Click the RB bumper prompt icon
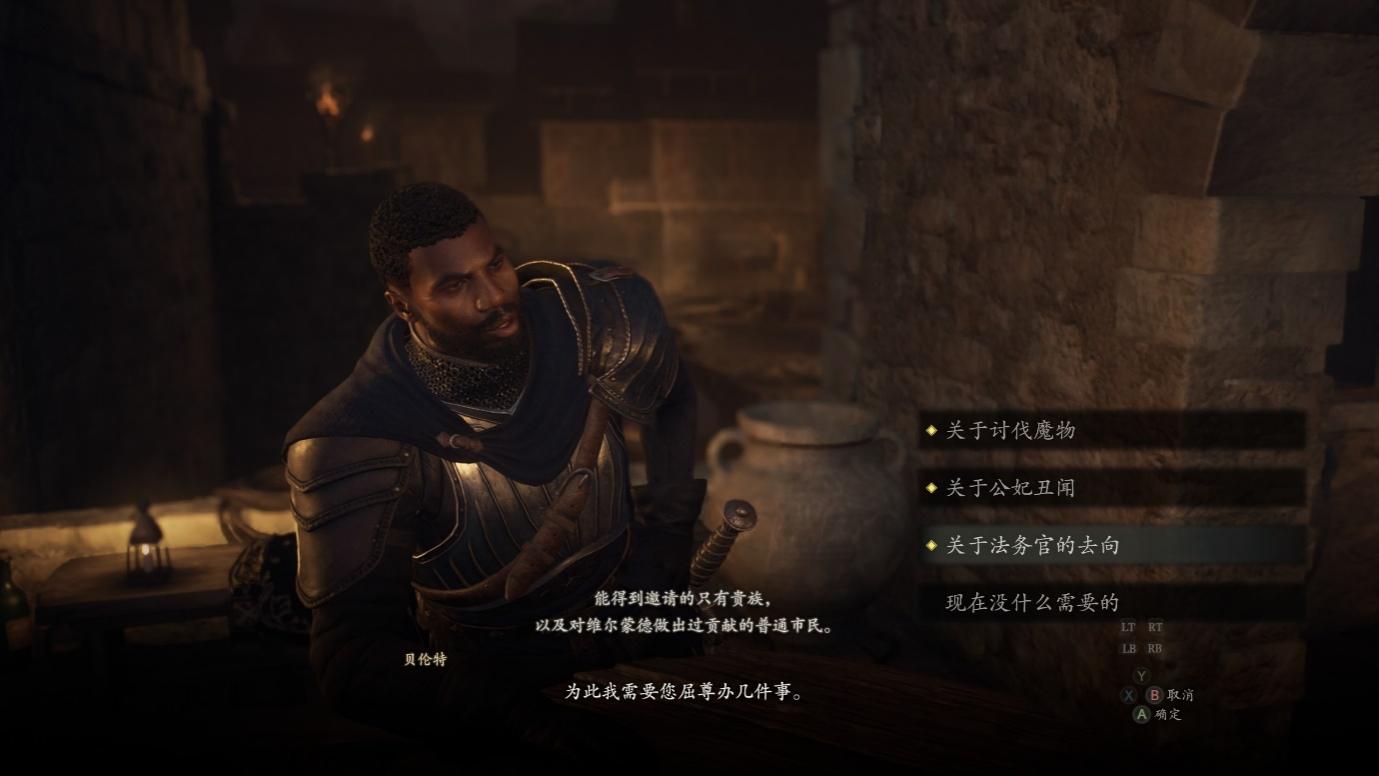The image size is (1379, 776). coord(1156,648)
